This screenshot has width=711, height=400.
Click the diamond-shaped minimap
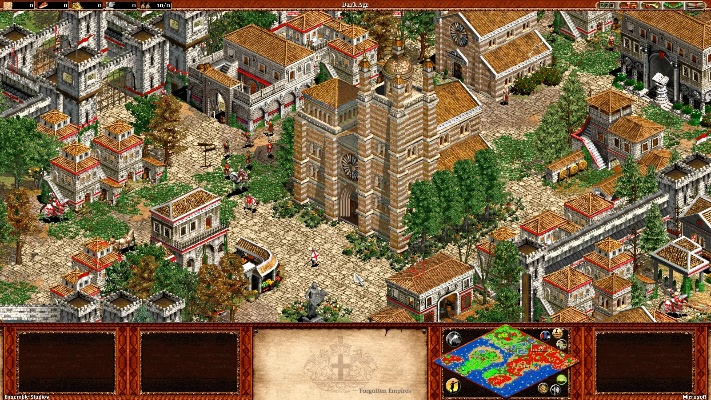tap(504, 361)
